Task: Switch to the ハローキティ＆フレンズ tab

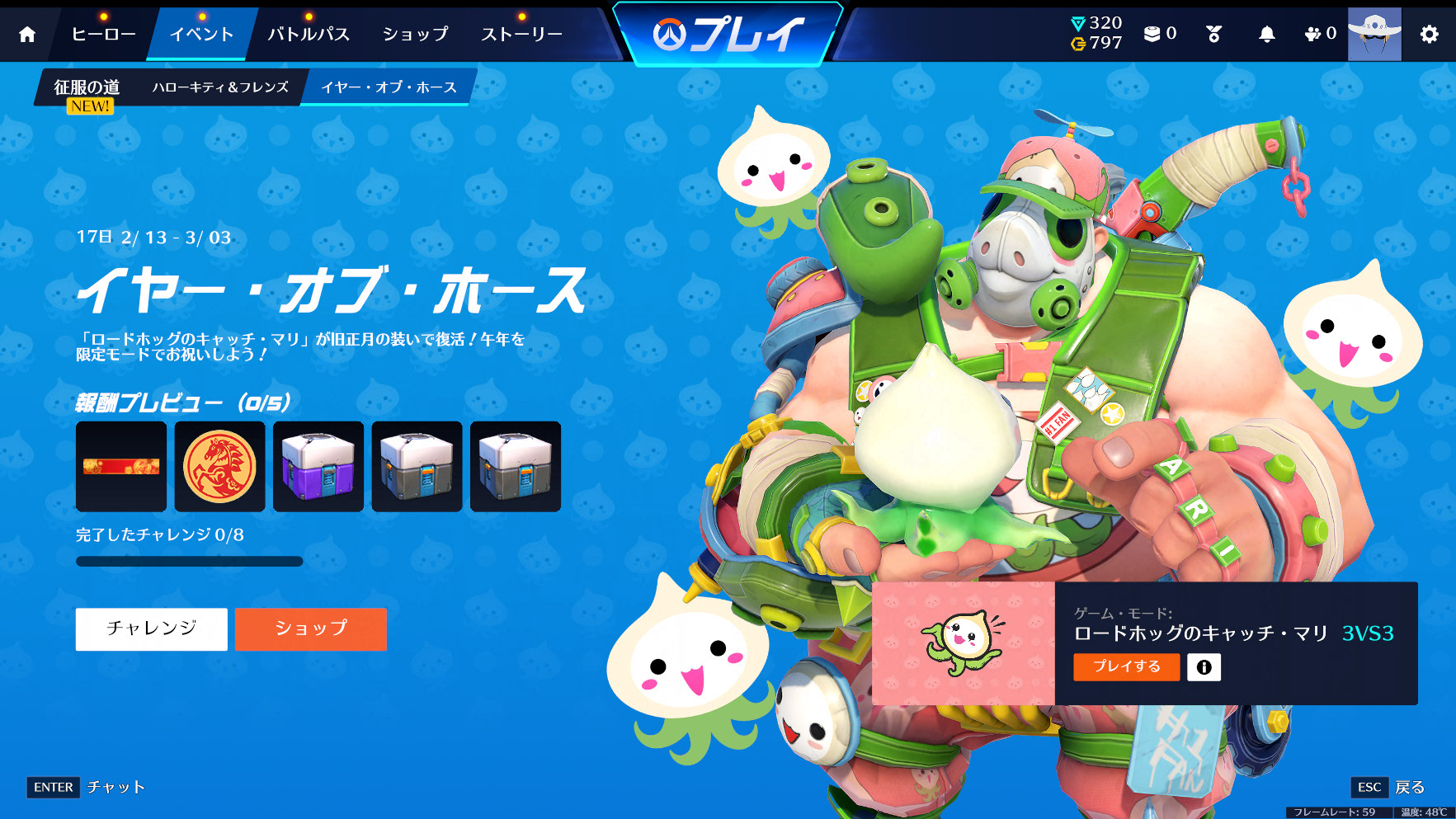Action: click(221, 86)
